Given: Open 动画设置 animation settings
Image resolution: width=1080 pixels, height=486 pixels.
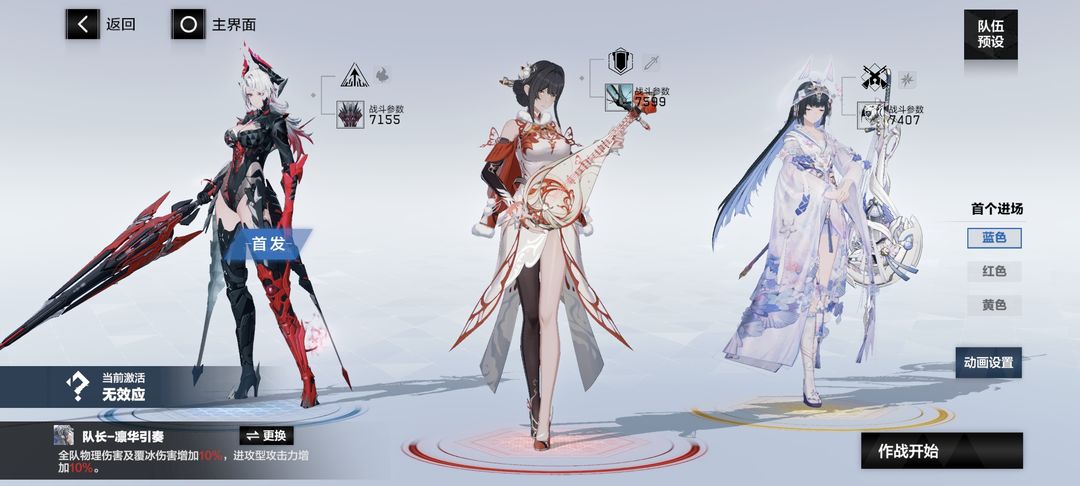Looking at the screenshot, I should pos(988,362).
